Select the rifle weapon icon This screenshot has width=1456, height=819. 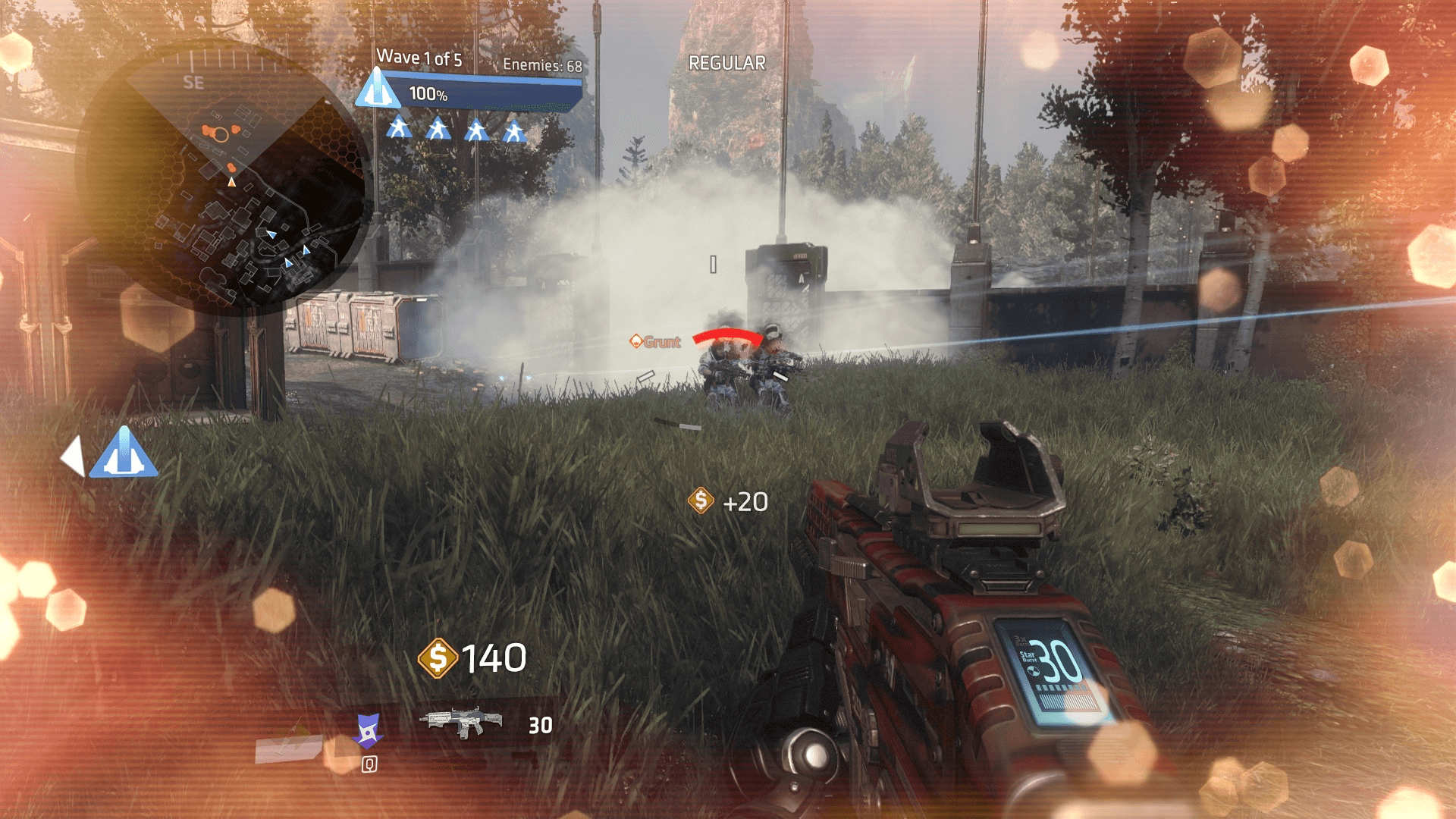(x=462, y=721)
